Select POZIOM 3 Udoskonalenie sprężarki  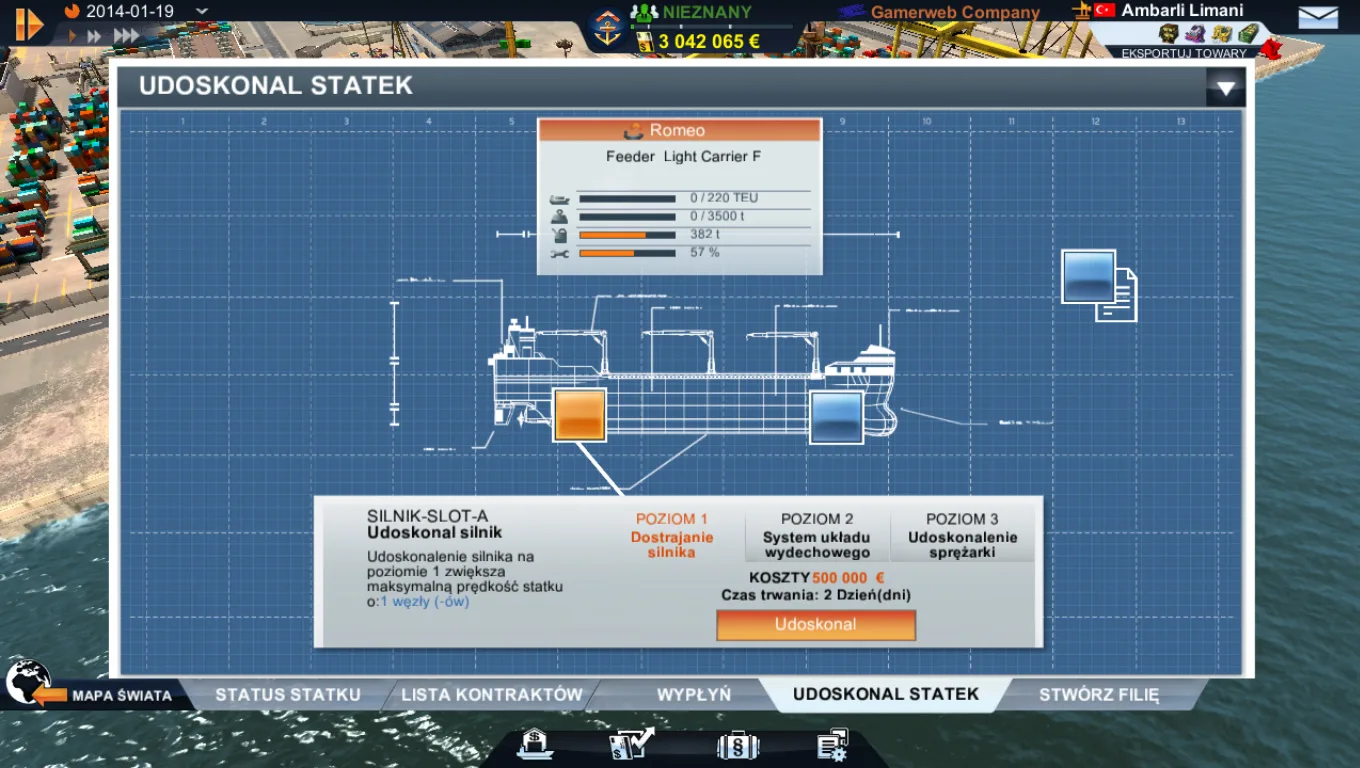(x=963, y=534)
